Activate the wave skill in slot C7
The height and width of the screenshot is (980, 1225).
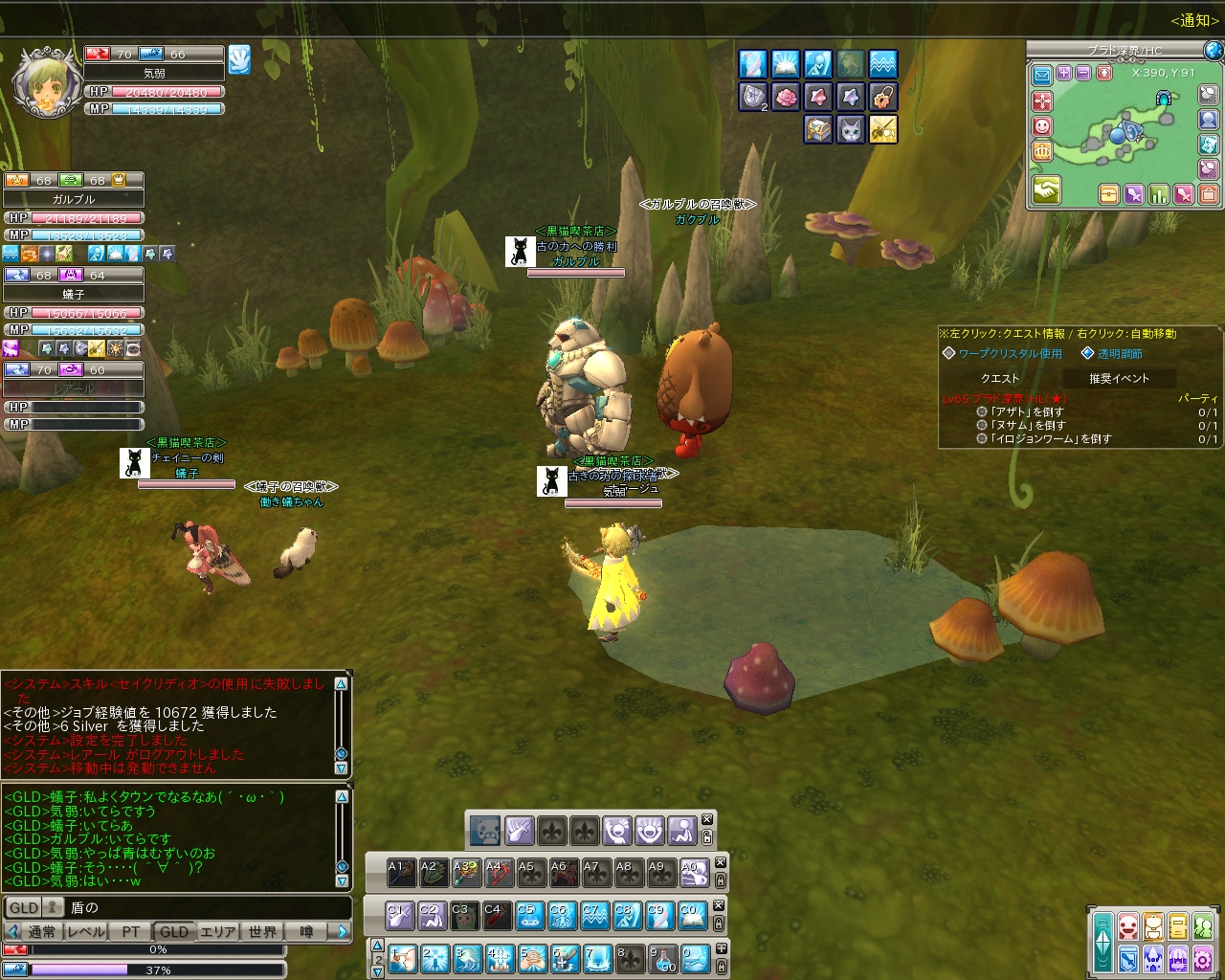pyautogui.click(x=593, y=916)
